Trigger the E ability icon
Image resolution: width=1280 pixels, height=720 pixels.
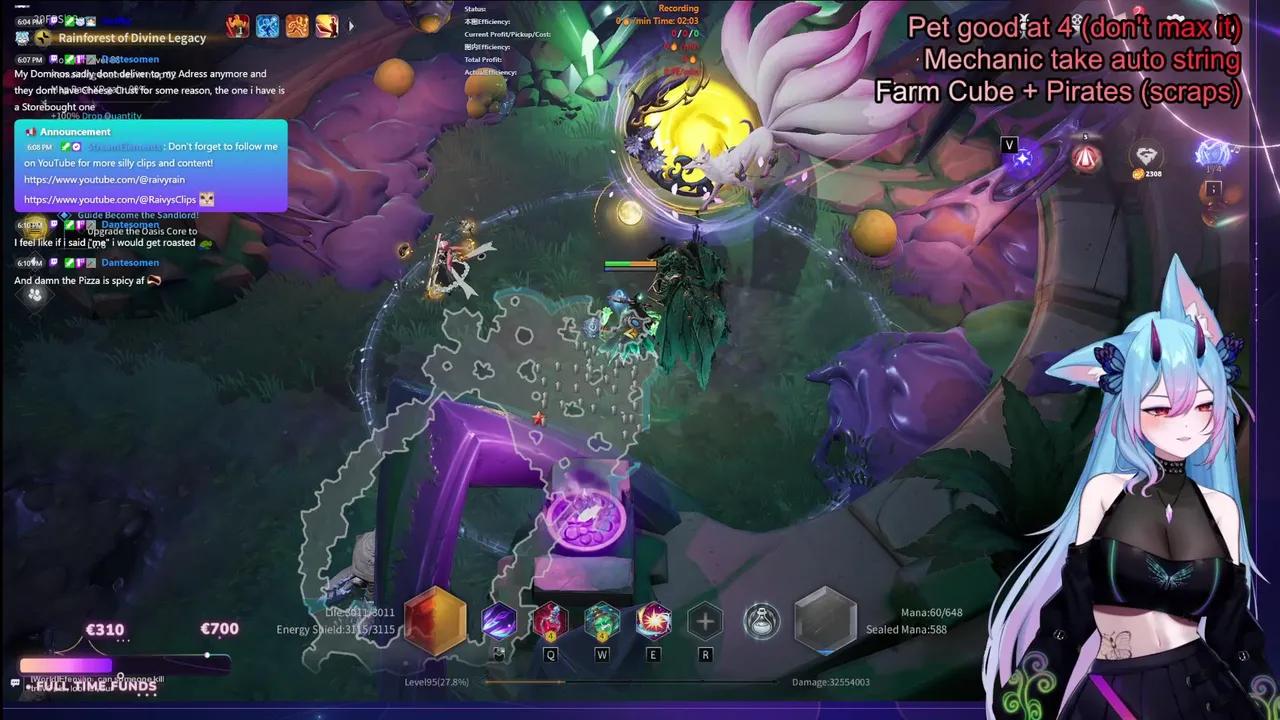[653, 620]
